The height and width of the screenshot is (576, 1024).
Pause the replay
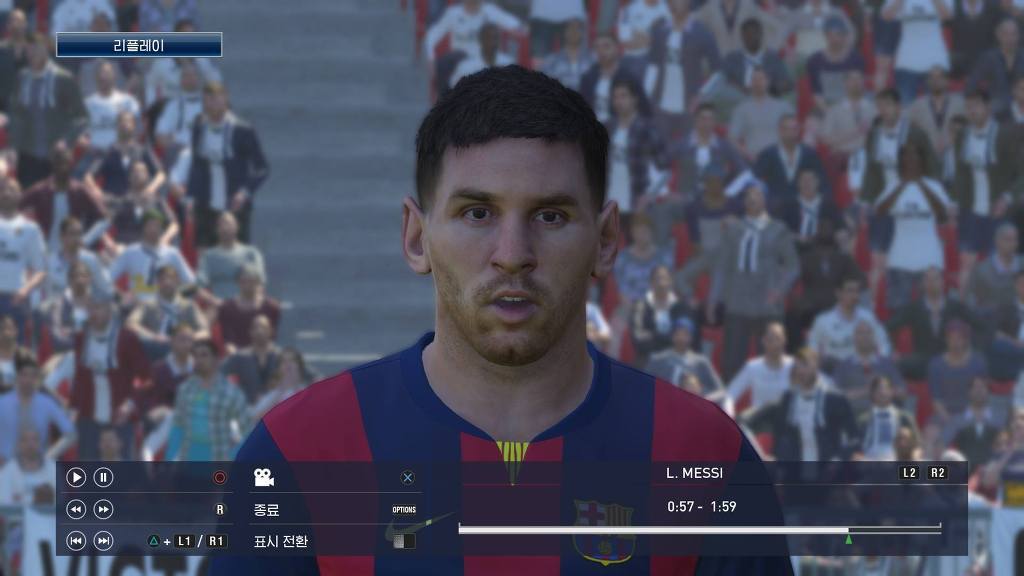(103, 478)
